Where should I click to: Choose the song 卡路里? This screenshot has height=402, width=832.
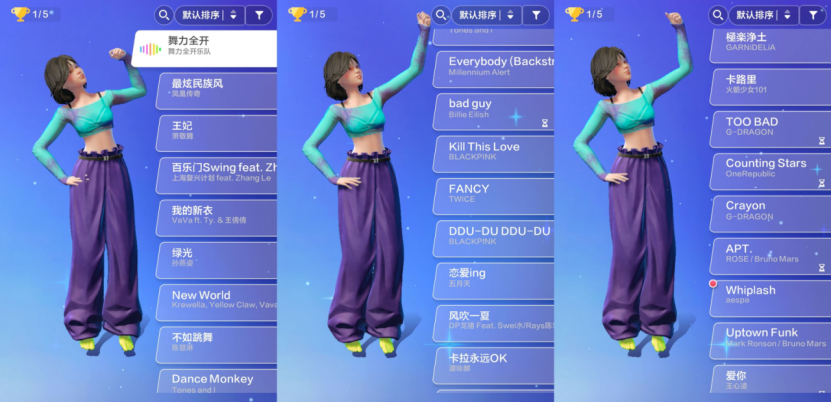point(770,88)
